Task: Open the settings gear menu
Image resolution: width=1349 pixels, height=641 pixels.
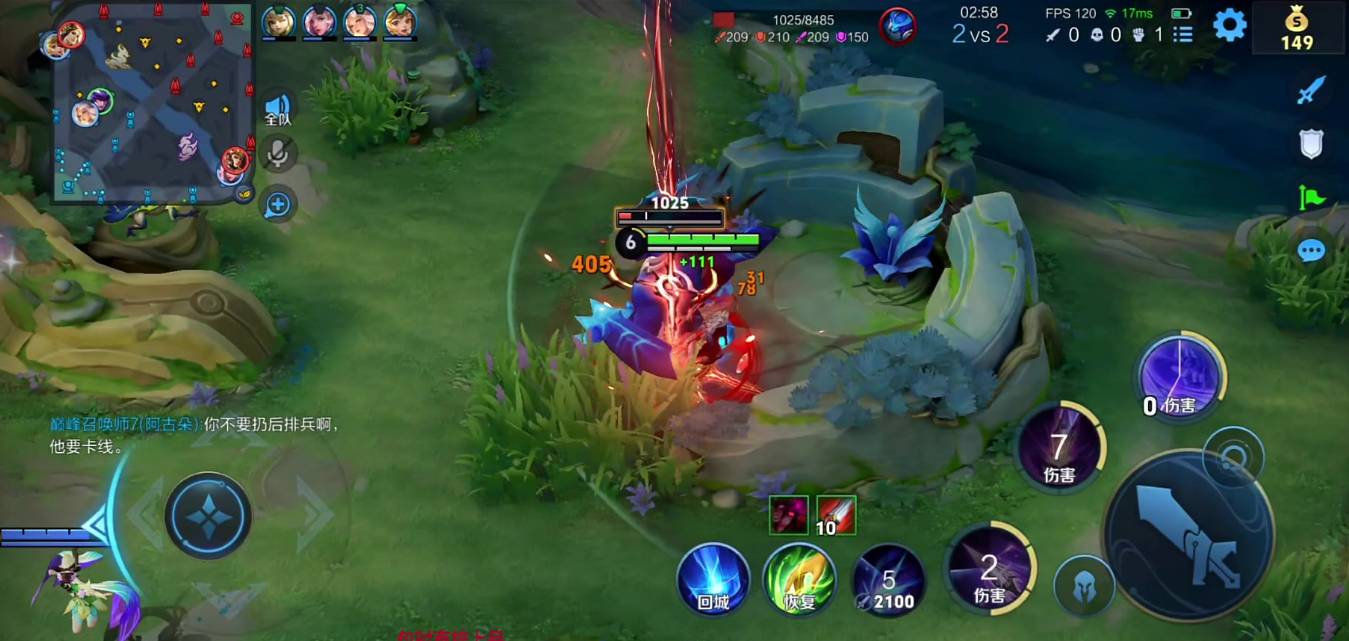Action: point(1229,25)
